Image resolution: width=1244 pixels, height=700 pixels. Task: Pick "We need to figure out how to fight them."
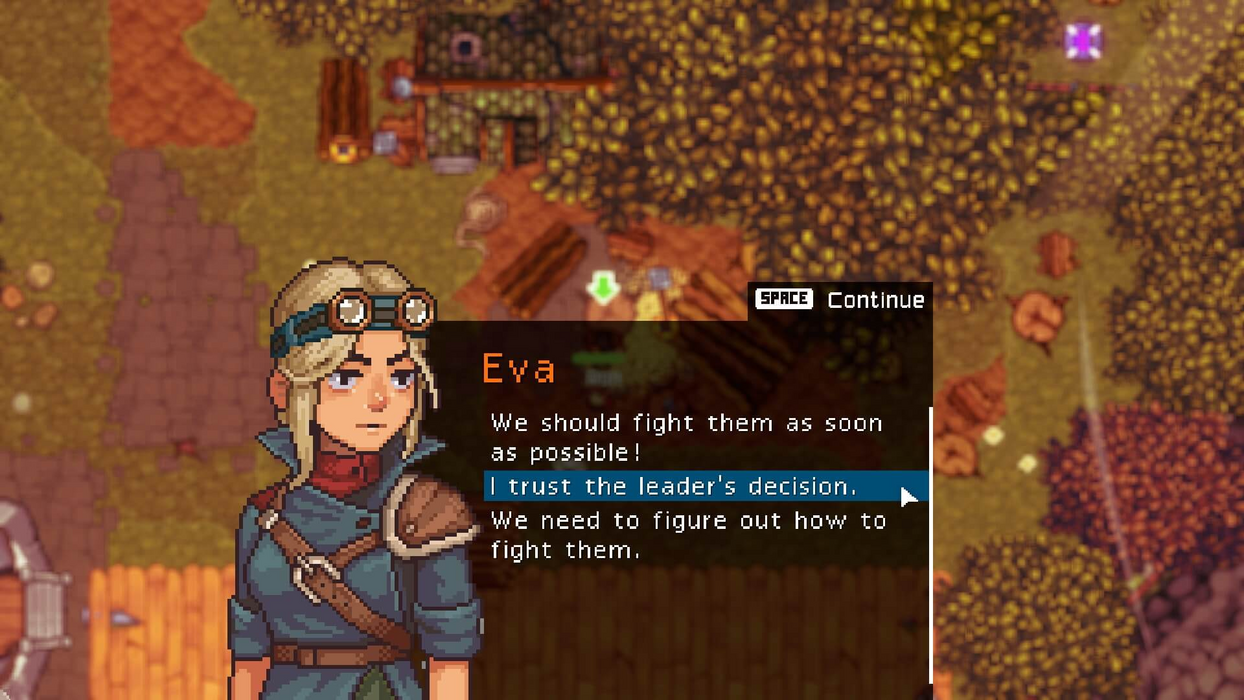coord(688,535)
